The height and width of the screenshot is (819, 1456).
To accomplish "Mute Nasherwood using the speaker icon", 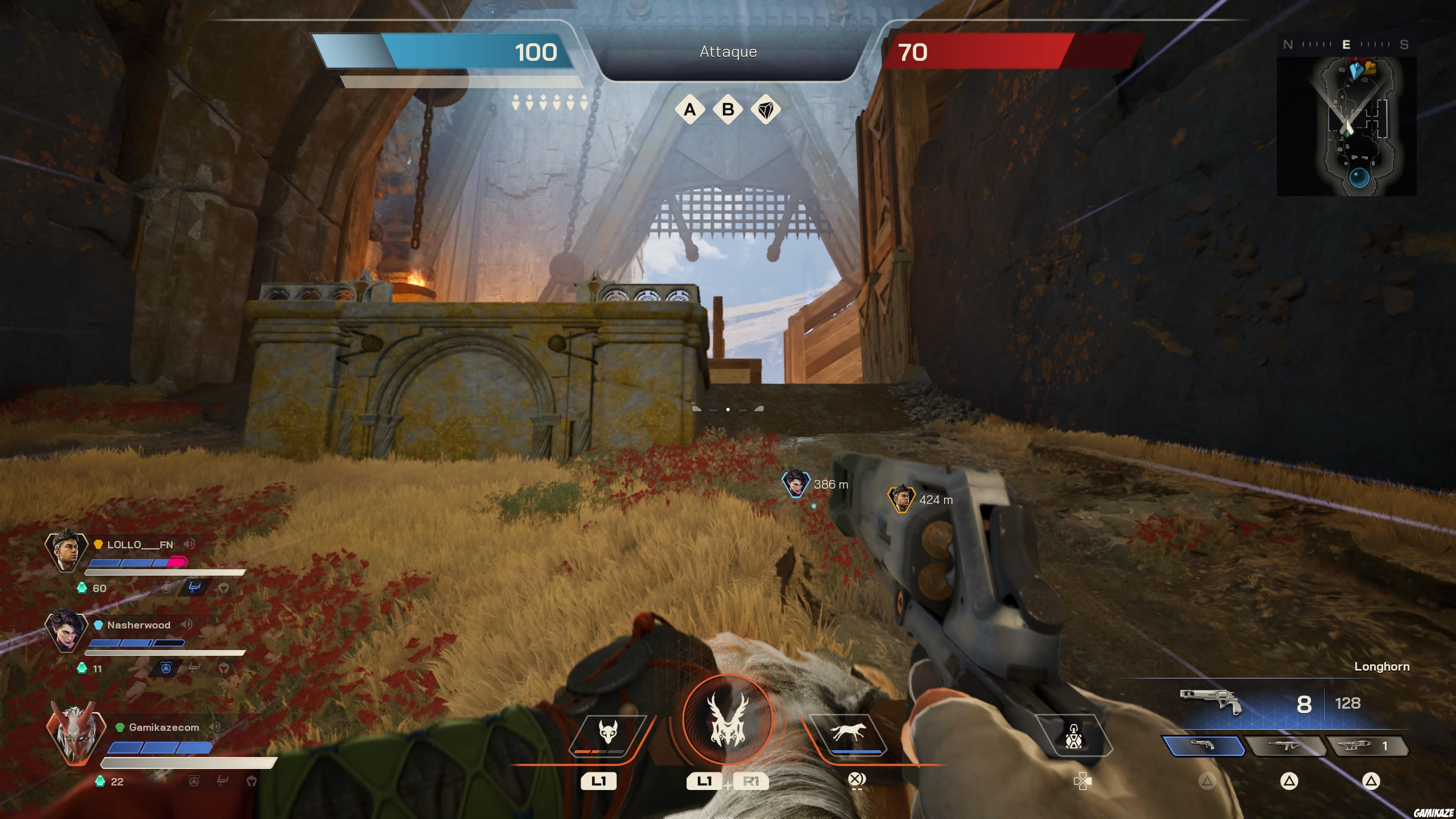I will [x=187, y=624].
